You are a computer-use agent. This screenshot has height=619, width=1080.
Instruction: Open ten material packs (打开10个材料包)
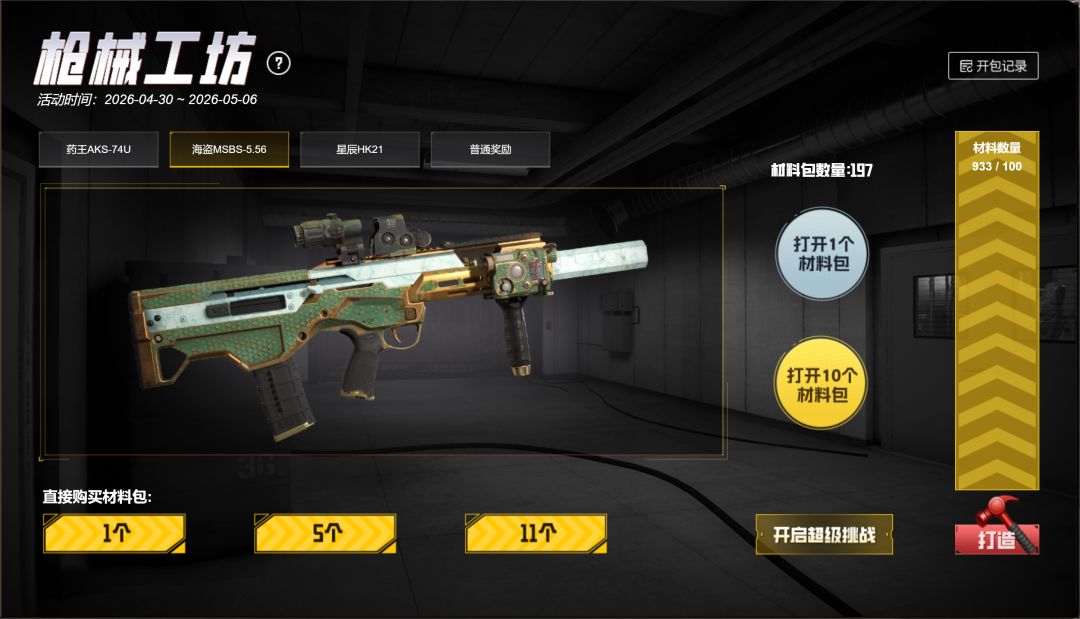coord(822,384)
